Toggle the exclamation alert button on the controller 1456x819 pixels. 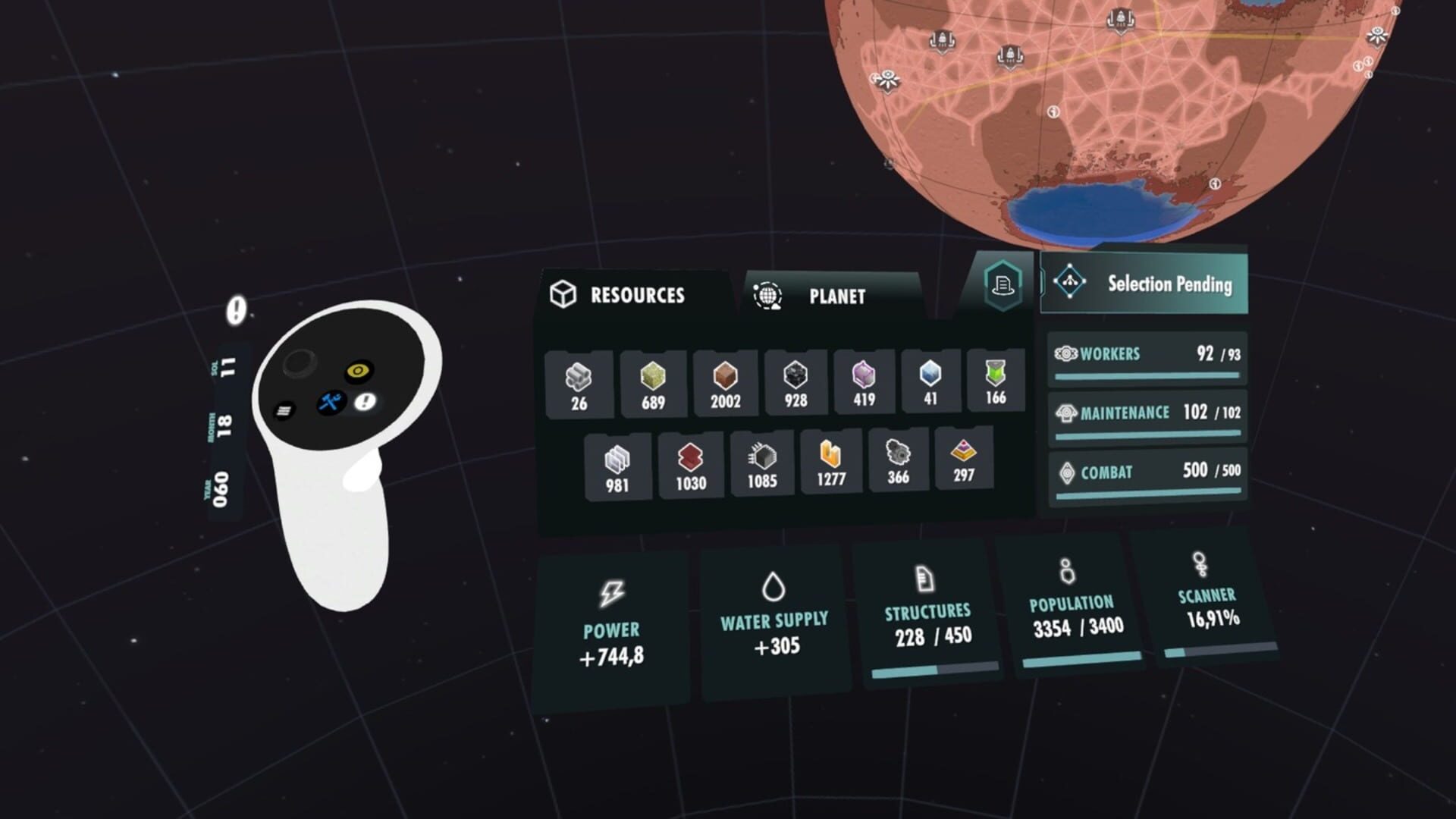[363, 403]
